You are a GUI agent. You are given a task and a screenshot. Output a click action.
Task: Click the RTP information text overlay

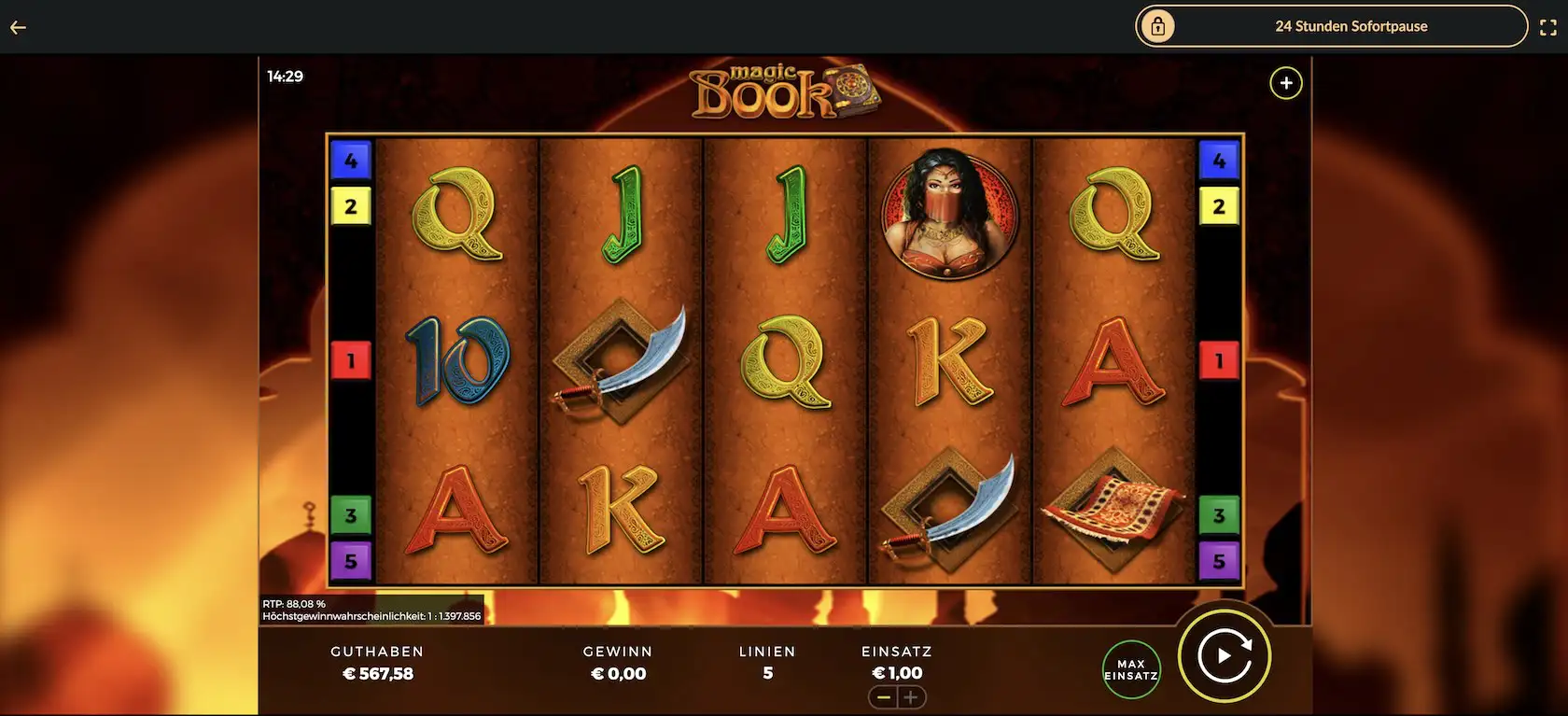pyautogui.click(x=371, y=610)
